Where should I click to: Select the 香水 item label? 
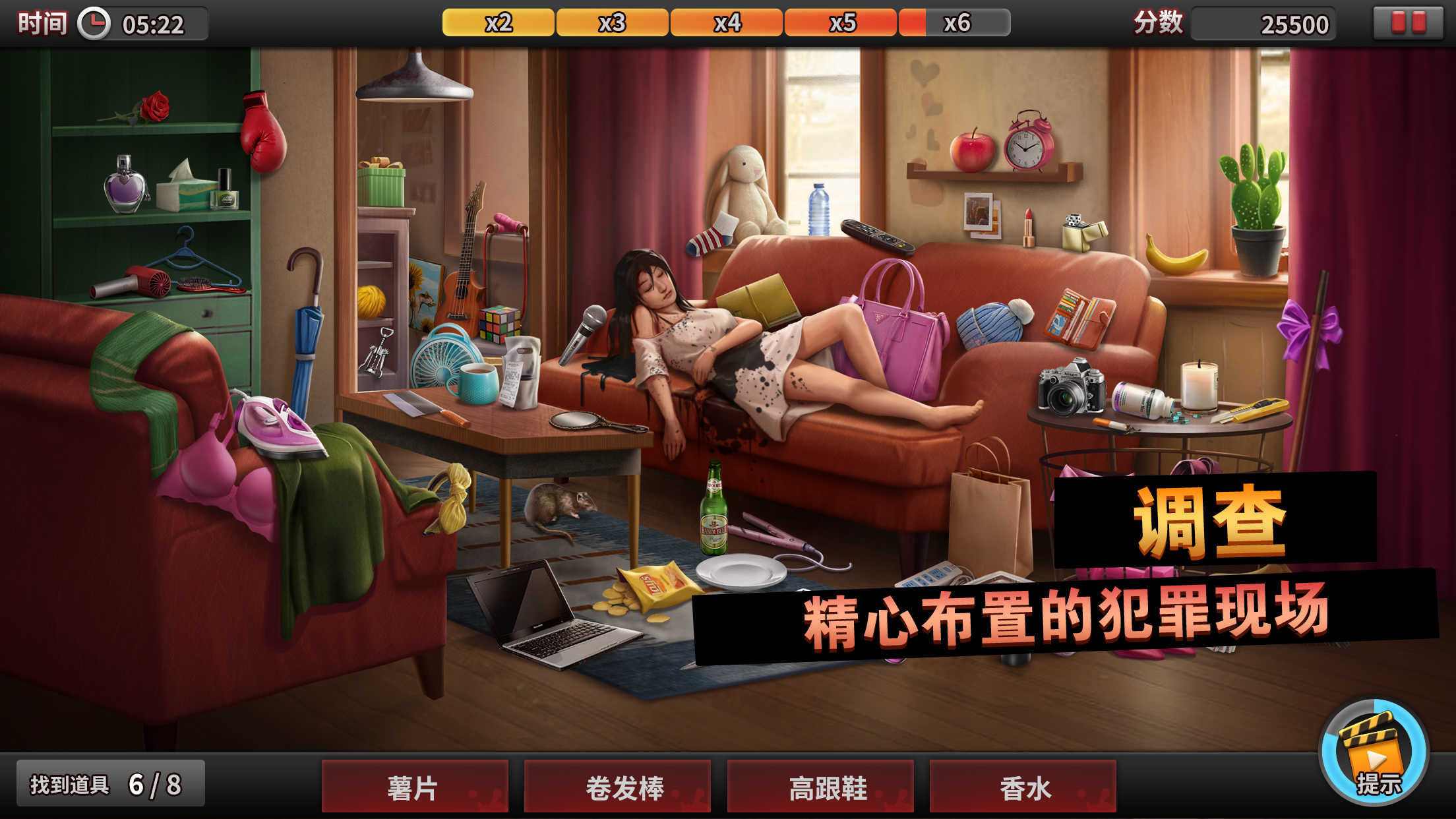1023,785
